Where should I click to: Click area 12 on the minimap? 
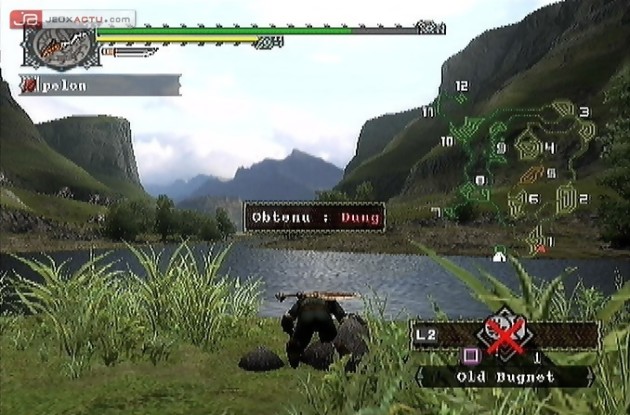click(x=461, y=87)
